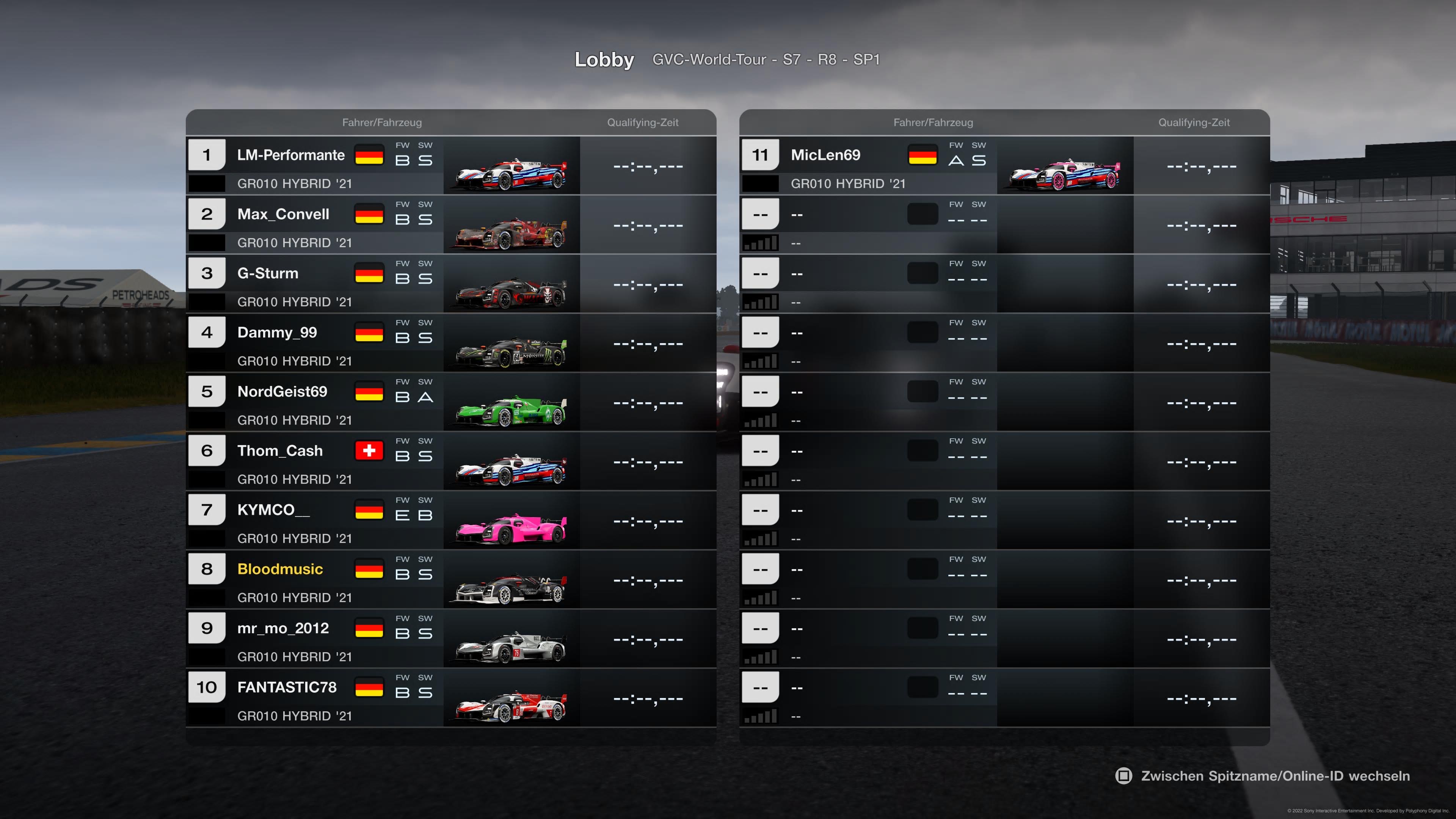Viewport: 1456px width, 819px height.
Task: Open mr_mo_2012's driver entry
Action: pyautogui.click(x=282, y=628)
